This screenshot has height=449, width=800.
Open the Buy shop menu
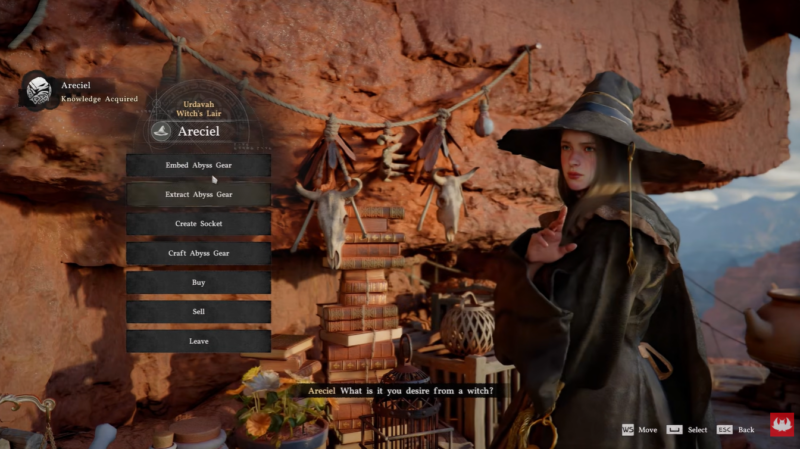click(198, 282)
